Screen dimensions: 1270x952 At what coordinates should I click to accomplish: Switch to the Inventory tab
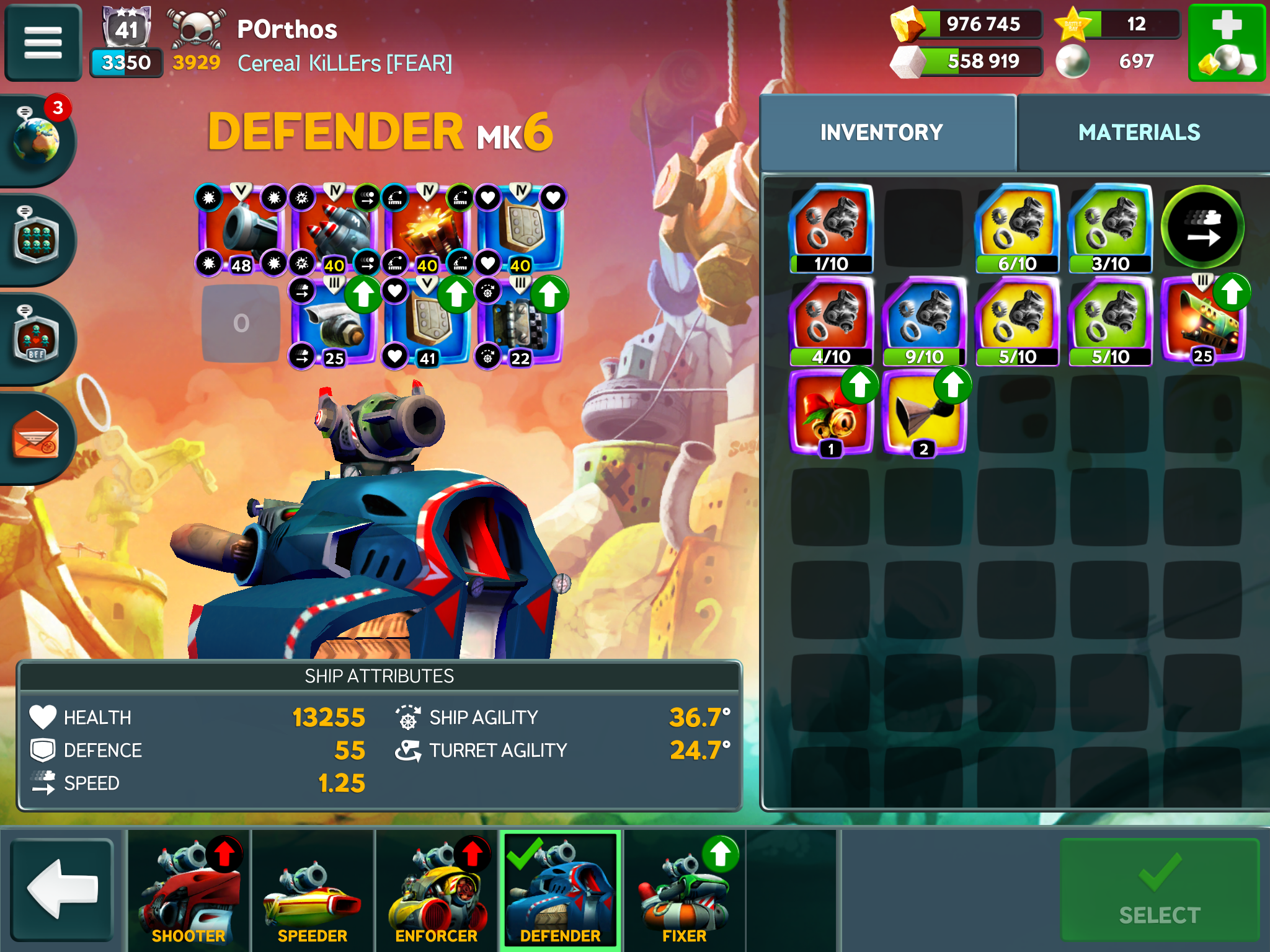click(x=881, y=133)
